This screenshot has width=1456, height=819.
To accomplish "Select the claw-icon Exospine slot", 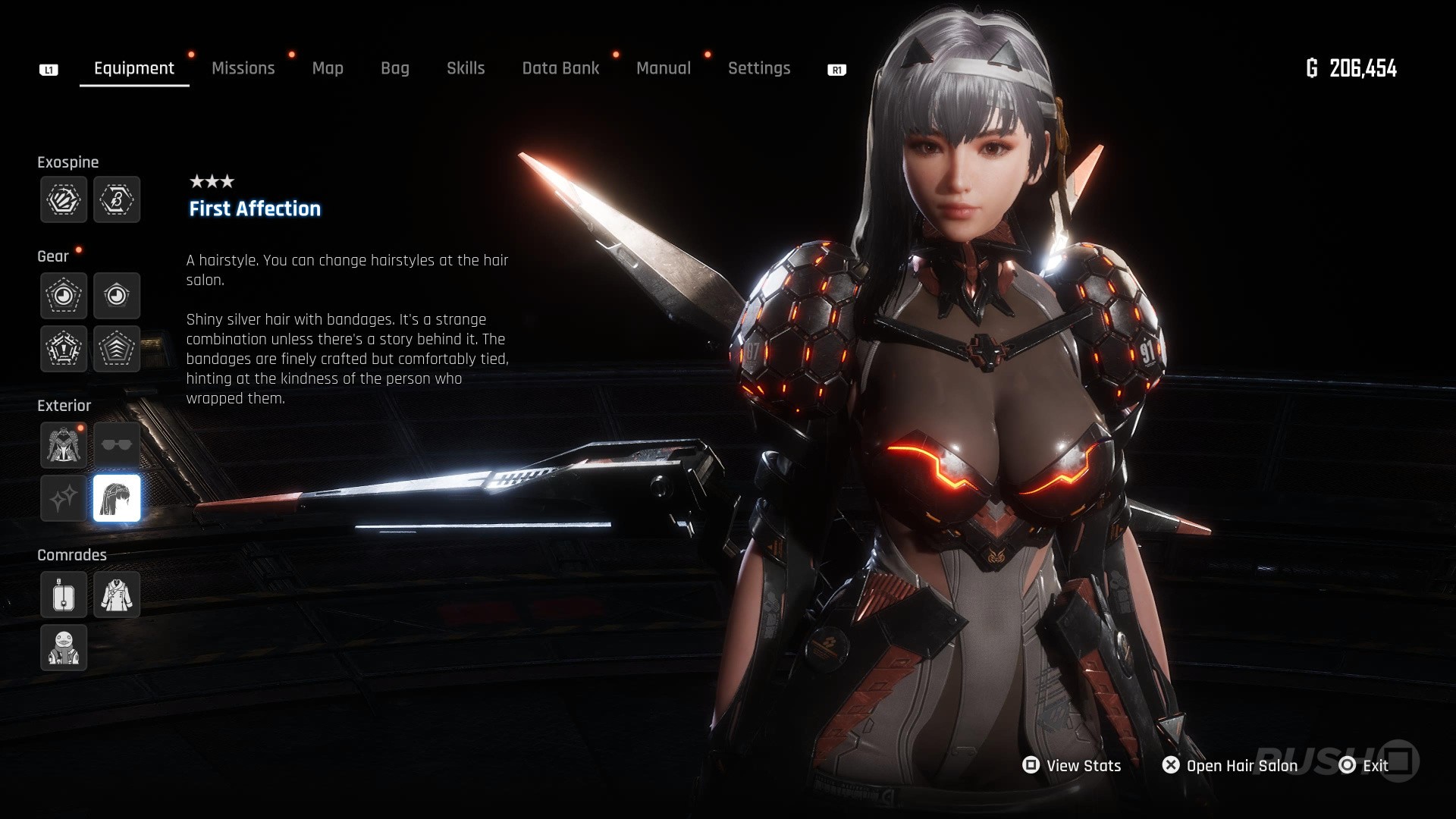I will click(x=64, y=200).
